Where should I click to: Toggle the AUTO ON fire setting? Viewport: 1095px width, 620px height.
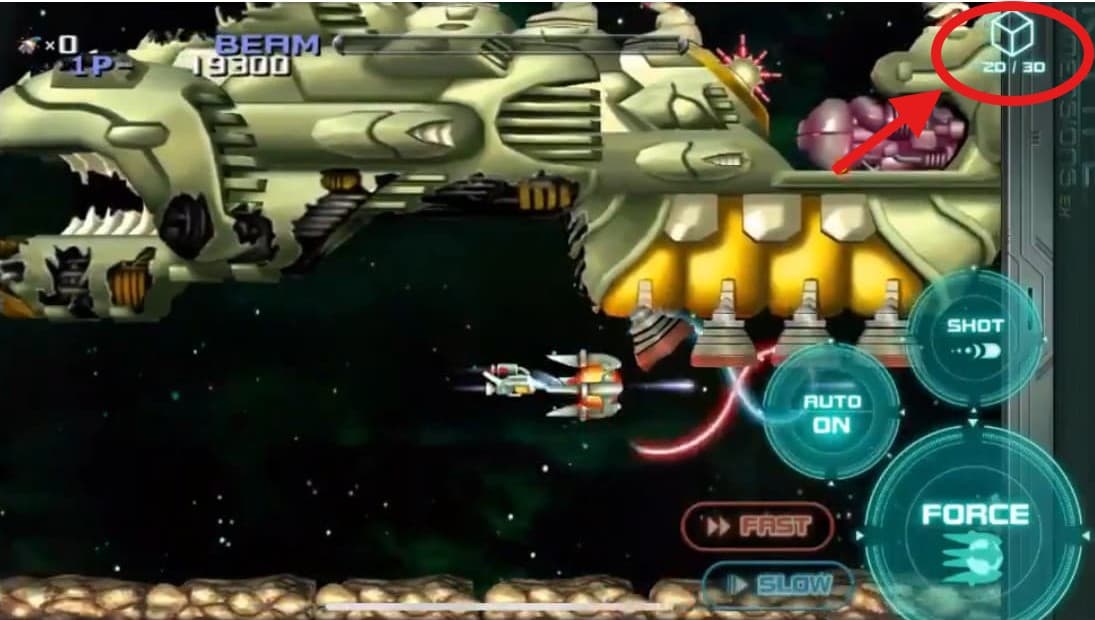[832, 412]
